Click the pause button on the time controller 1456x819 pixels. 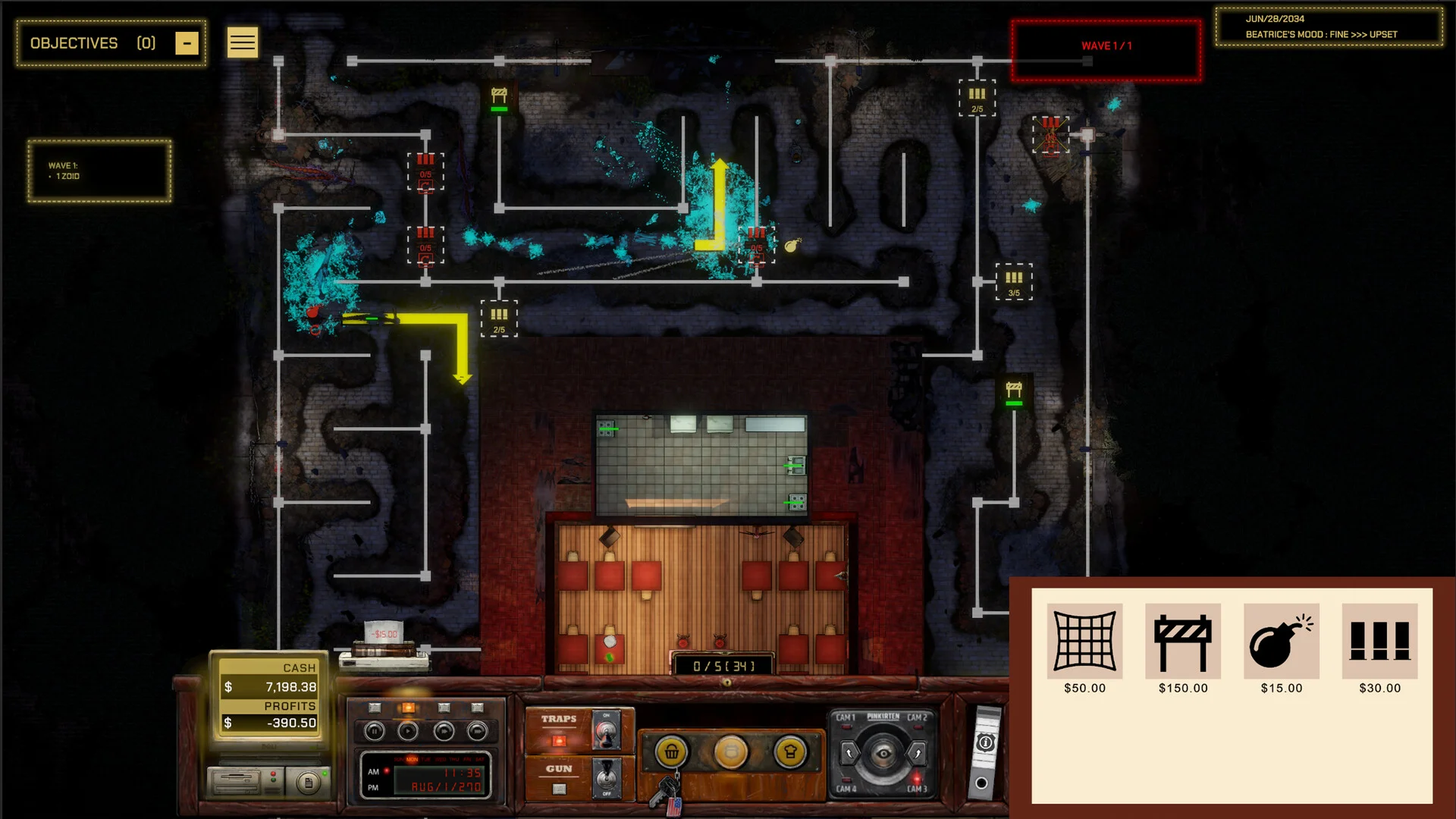pyautogui.click(x=375, y=732)
